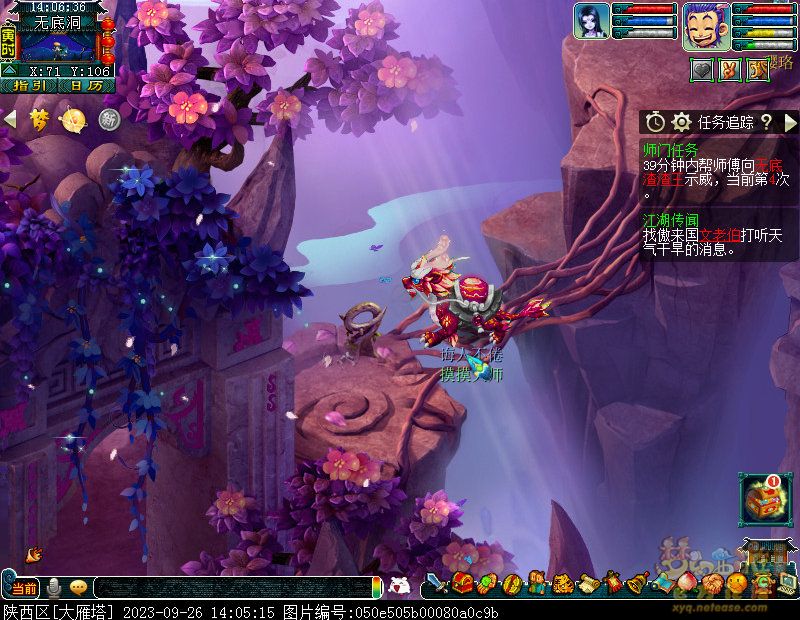Collapse the icon row with the left arrow

coord(10,120)
